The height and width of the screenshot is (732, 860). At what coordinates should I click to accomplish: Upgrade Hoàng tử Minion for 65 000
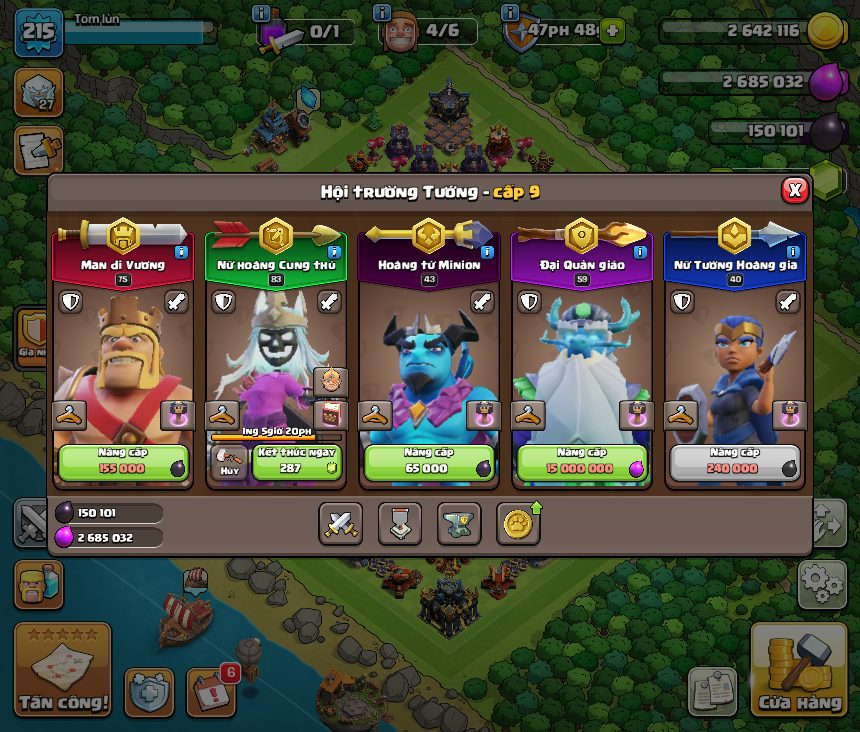(429, 463)
